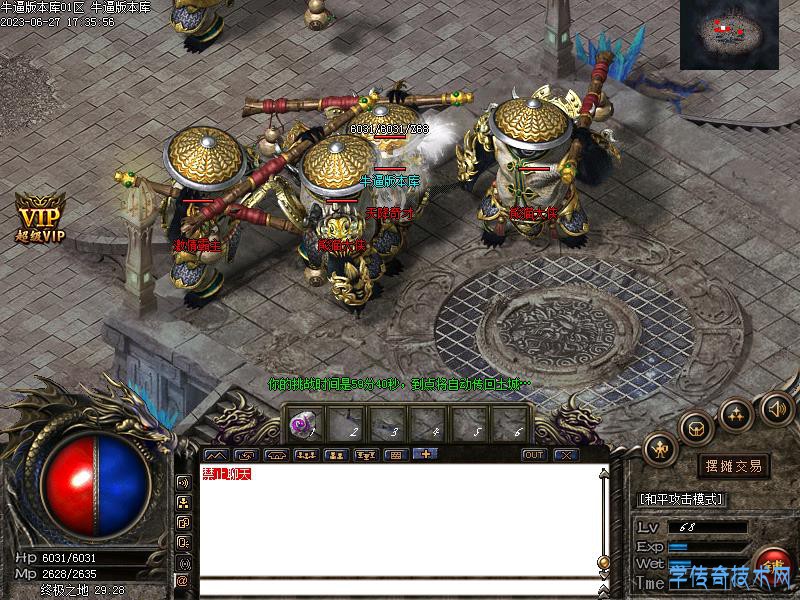Open the stall trade (摆摊交易) button
This screenshot has width=800, height=600.
(x=734, y=466)
